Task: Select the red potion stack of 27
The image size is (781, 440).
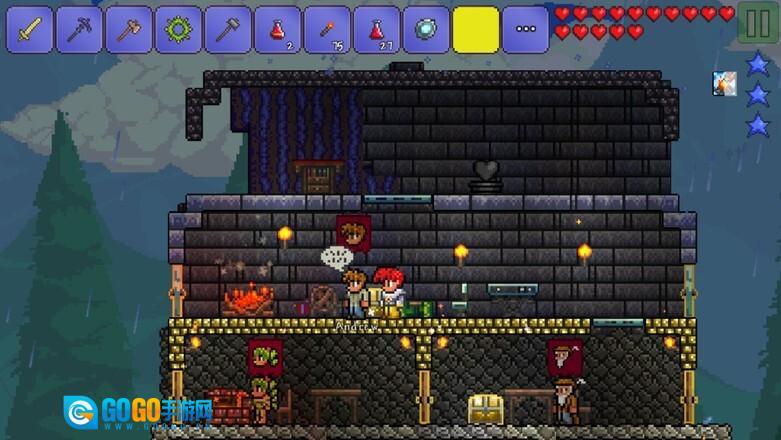Action: (377, 30)
